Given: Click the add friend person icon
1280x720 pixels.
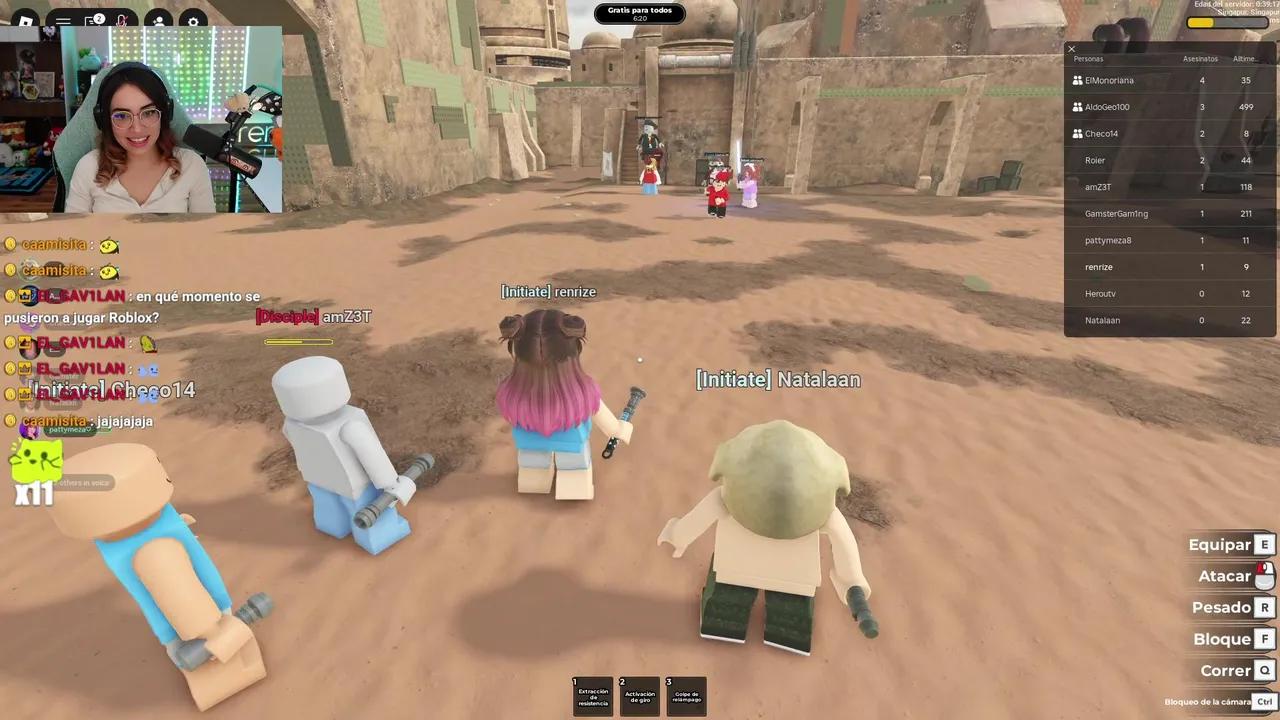Looking at the screenshot, I should 159,22.
